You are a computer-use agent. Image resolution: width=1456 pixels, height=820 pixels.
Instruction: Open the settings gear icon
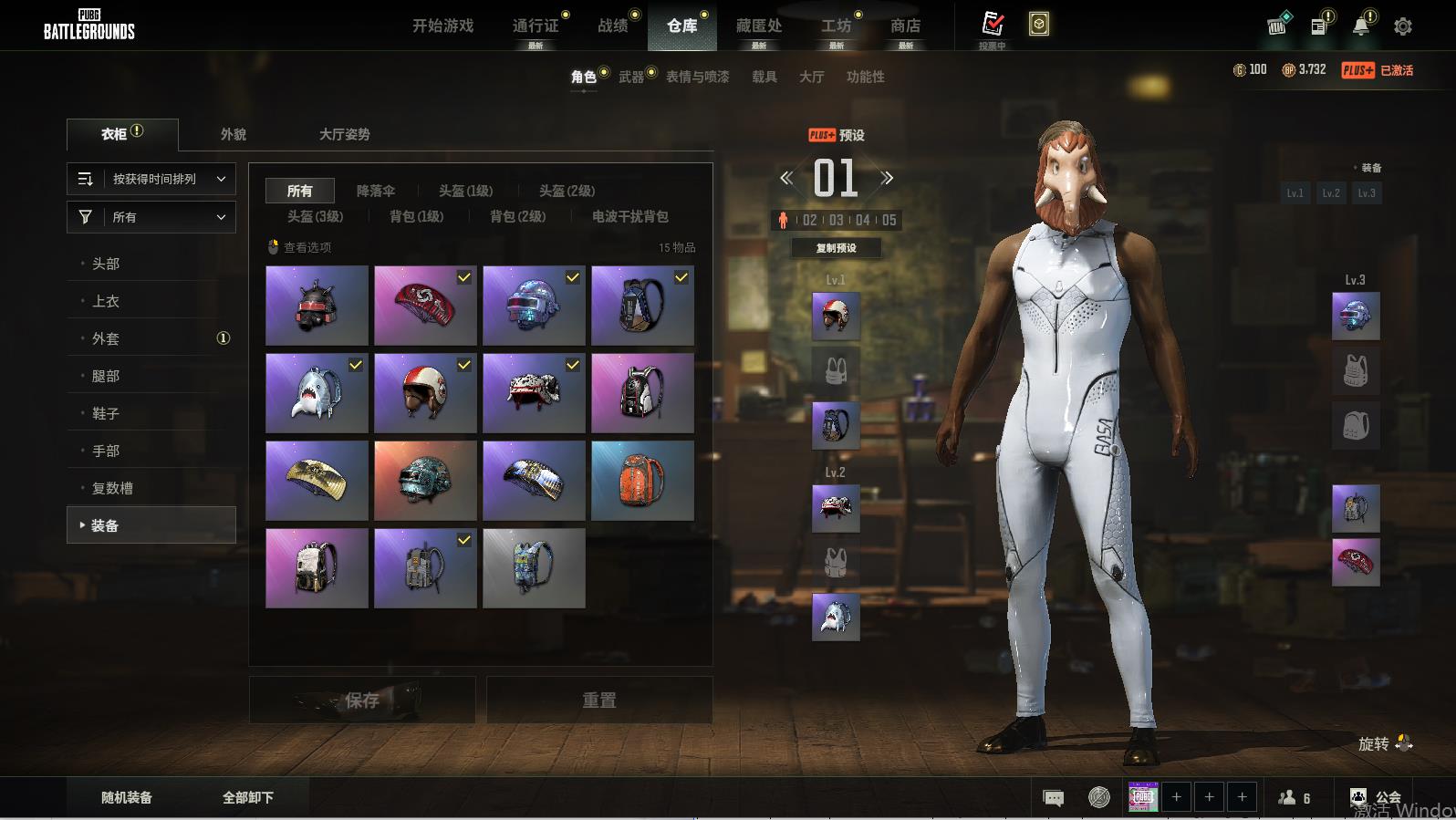coord(1403,26)
